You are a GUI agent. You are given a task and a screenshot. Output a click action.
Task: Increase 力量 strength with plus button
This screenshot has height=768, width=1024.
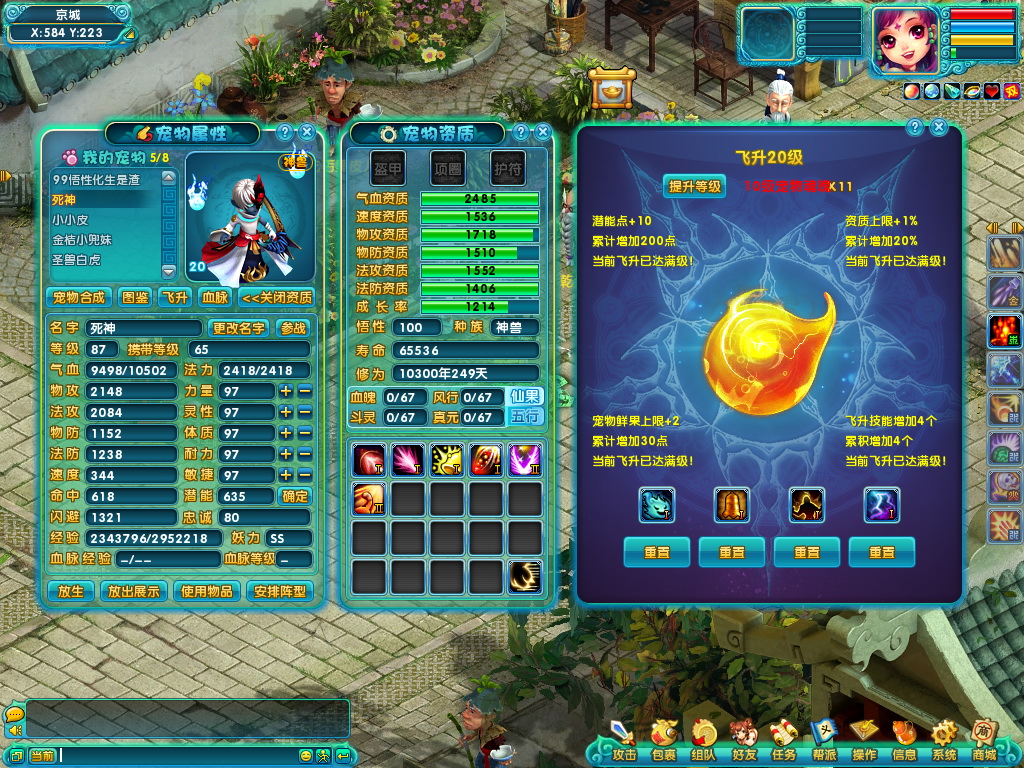(x=286, y=391)
